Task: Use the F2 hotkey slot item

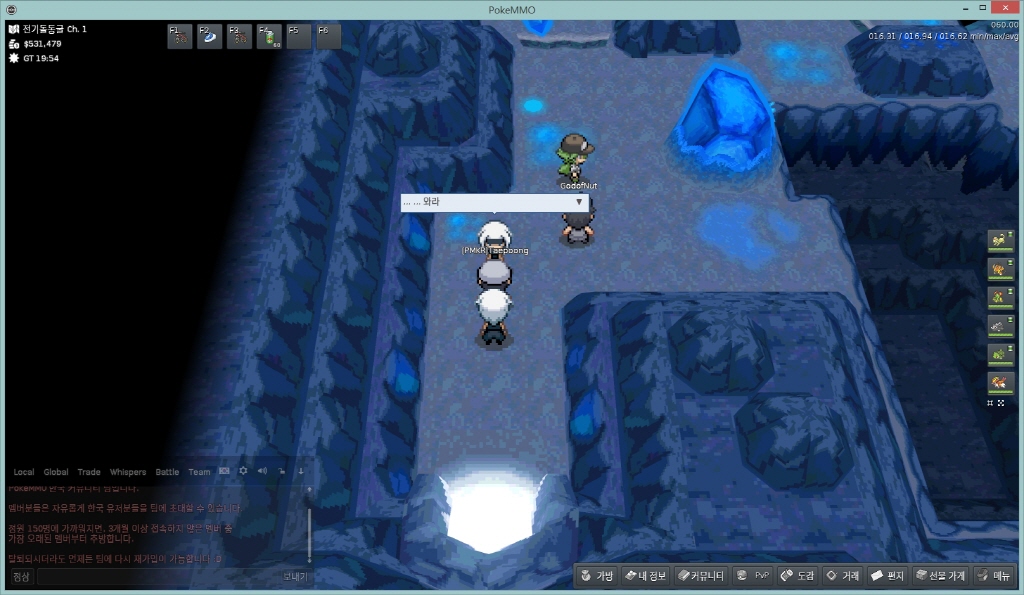Action: coord(210,37)
